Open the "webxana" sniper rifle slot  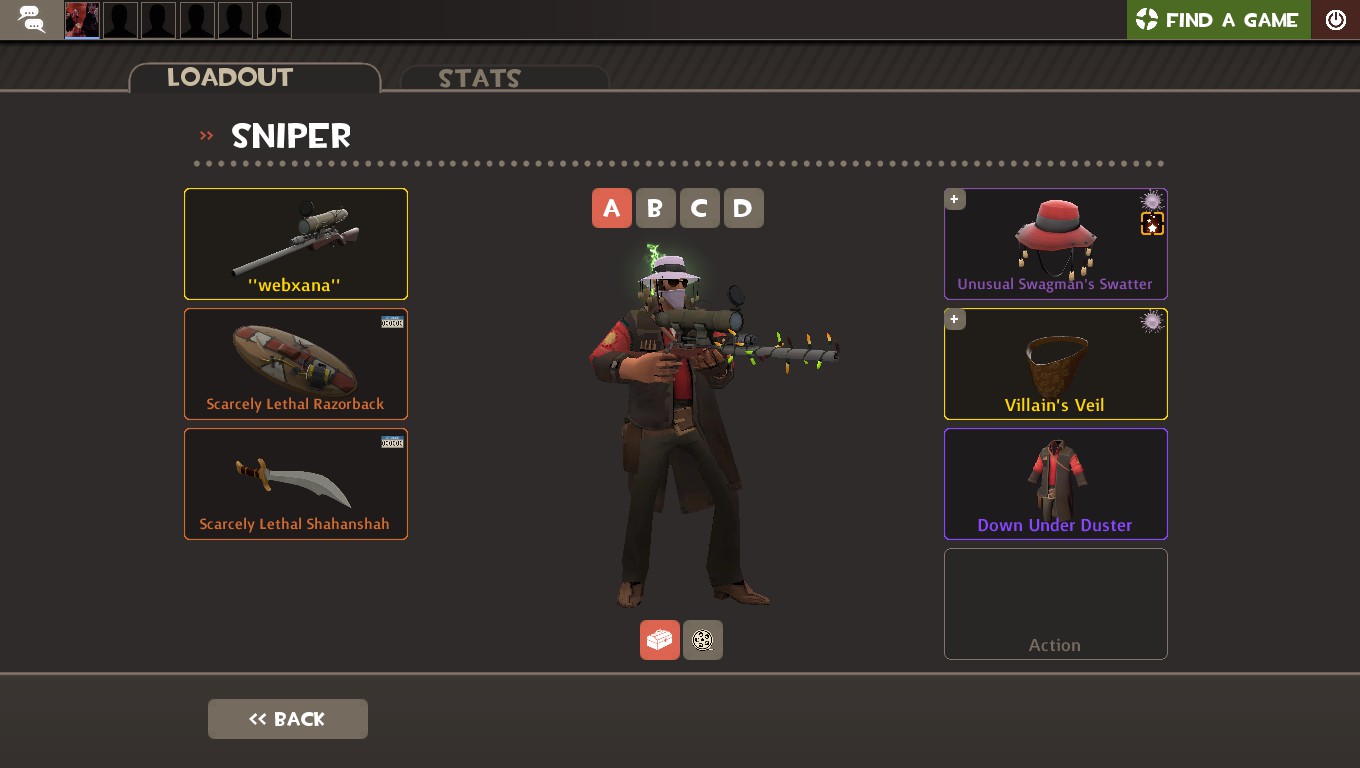pos(296,244)
